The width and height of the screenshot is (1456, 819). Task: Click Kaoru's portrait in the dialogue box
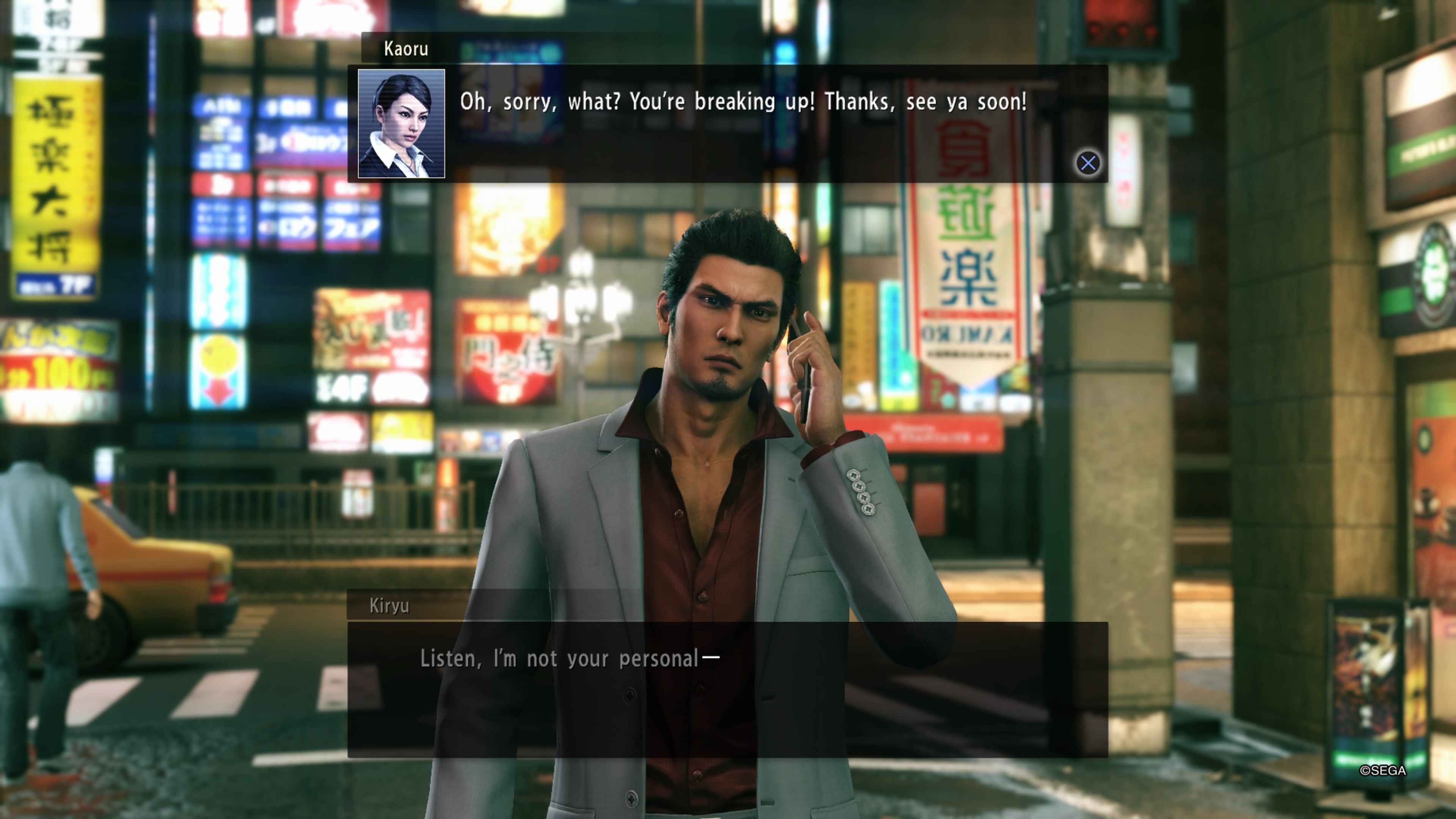click(401, 124)
